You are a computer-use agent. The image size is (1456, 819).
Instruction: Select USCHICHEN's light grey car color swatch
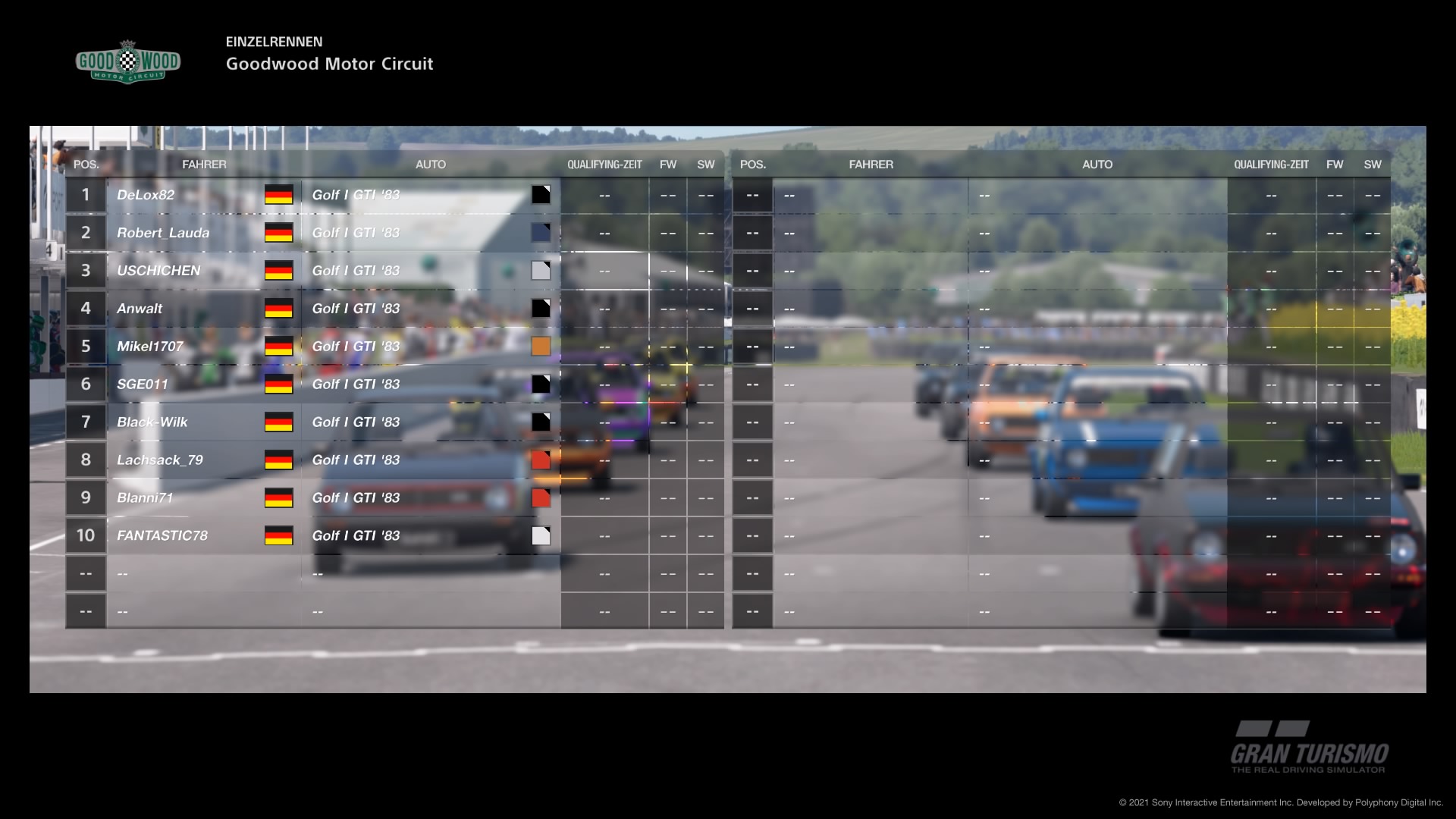tap(541, 271)
